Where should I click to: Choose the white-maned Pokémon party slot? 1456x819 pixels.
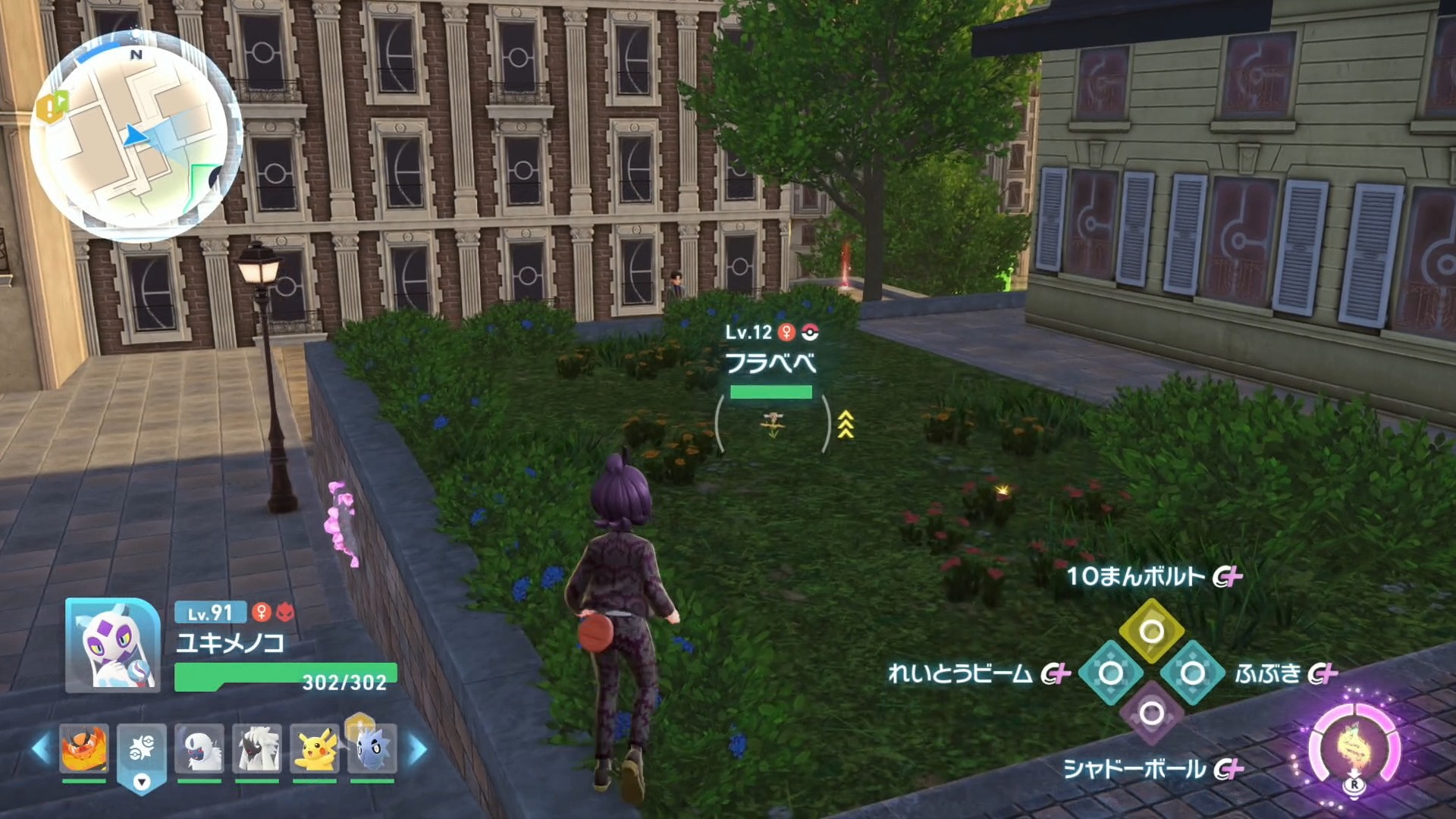tap(257, 749)
